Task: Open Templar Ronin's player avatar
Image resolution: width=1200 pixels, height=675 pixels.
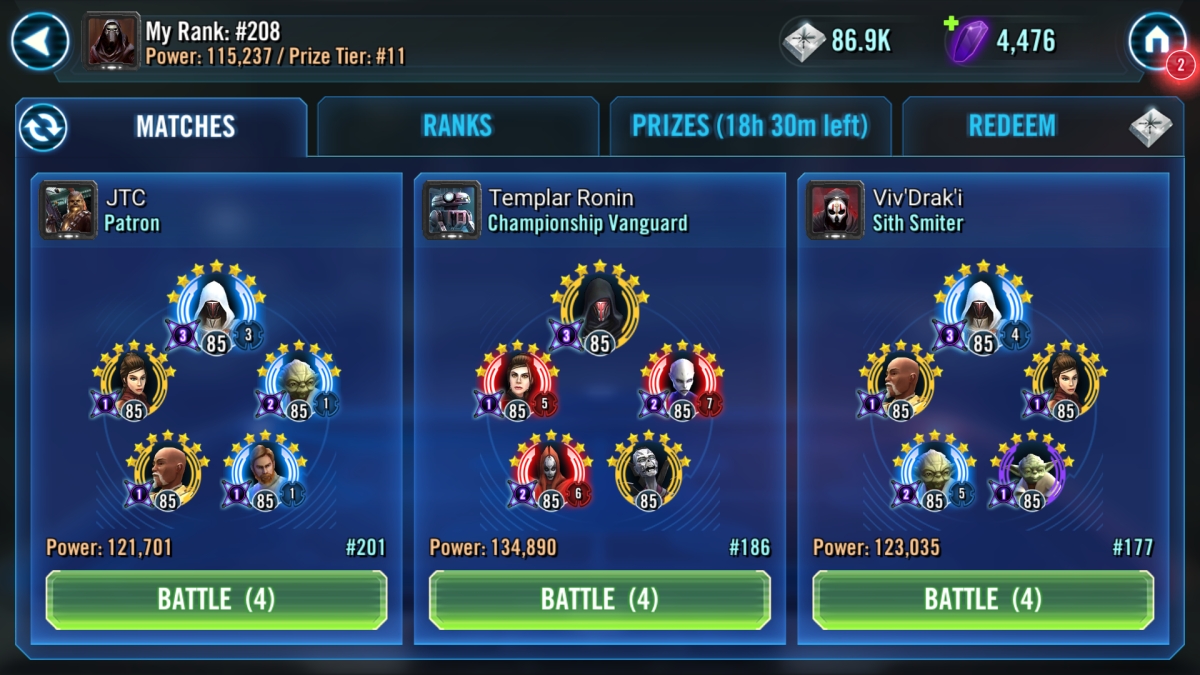Action: [452, 208]
